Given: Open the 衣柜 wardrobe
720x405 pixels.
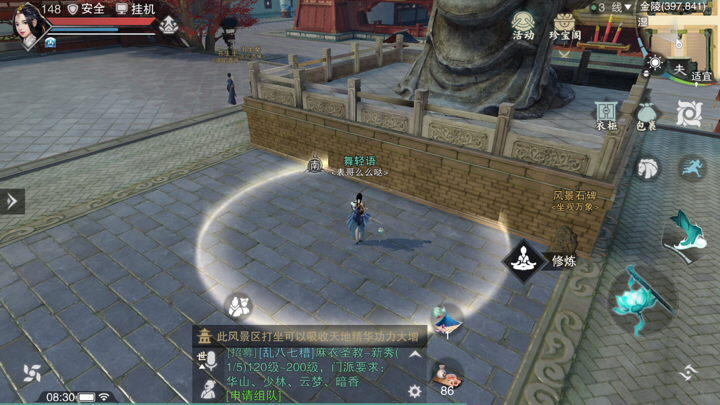Looking at the screenshot, I should [x=606, y=114].
